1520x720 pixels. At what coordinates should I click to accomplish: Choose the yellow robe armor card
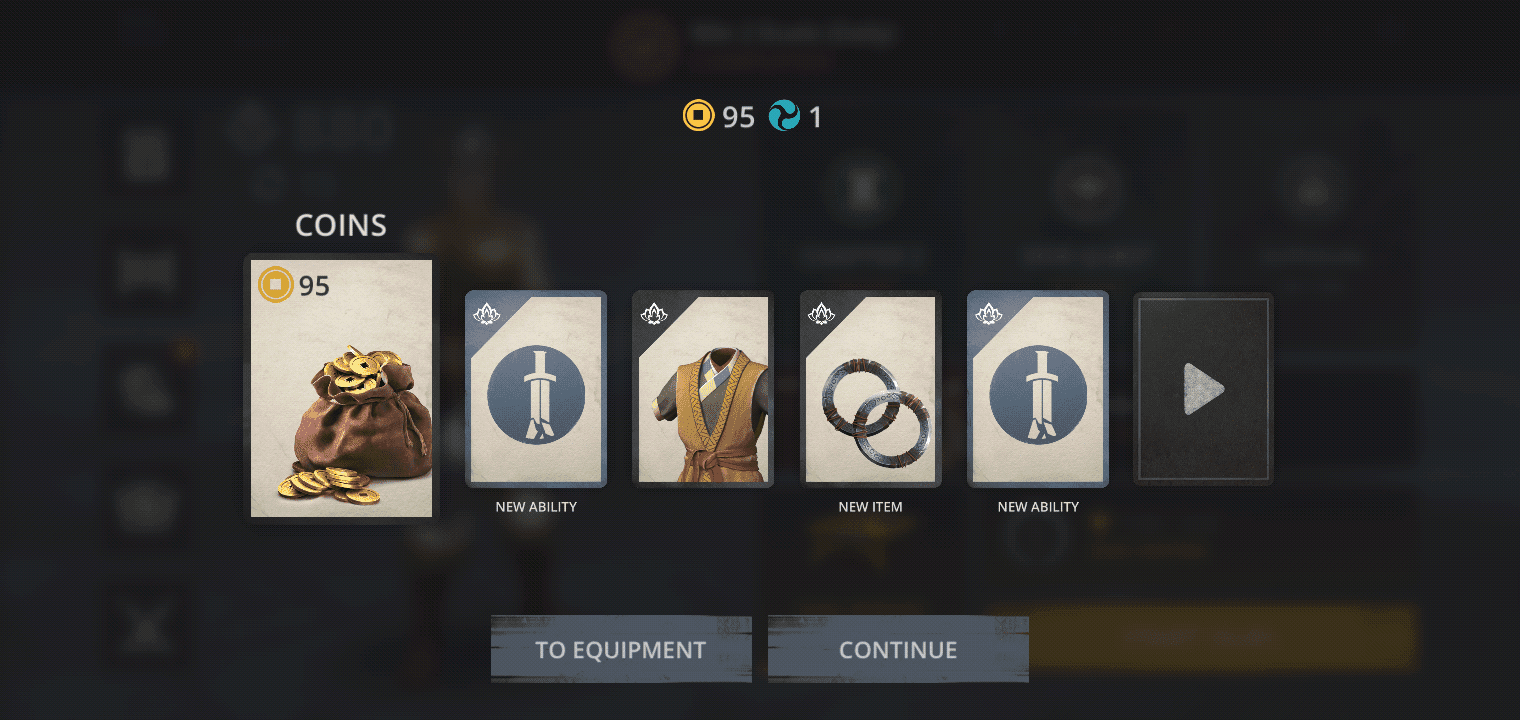[x=703, y=389]
